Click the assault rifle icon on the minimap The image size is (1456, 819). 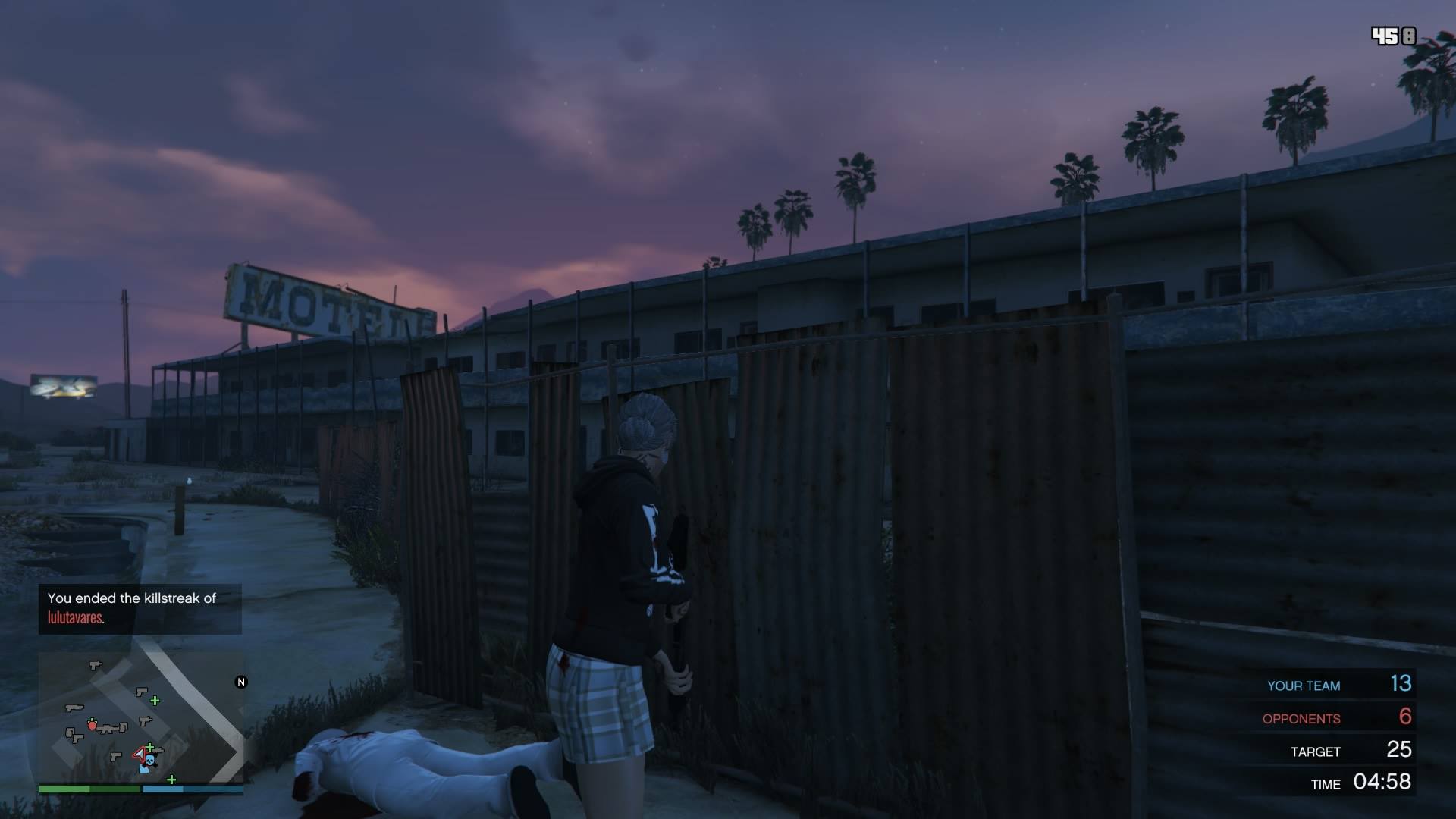pyautogui.click(x=108, y=730)
